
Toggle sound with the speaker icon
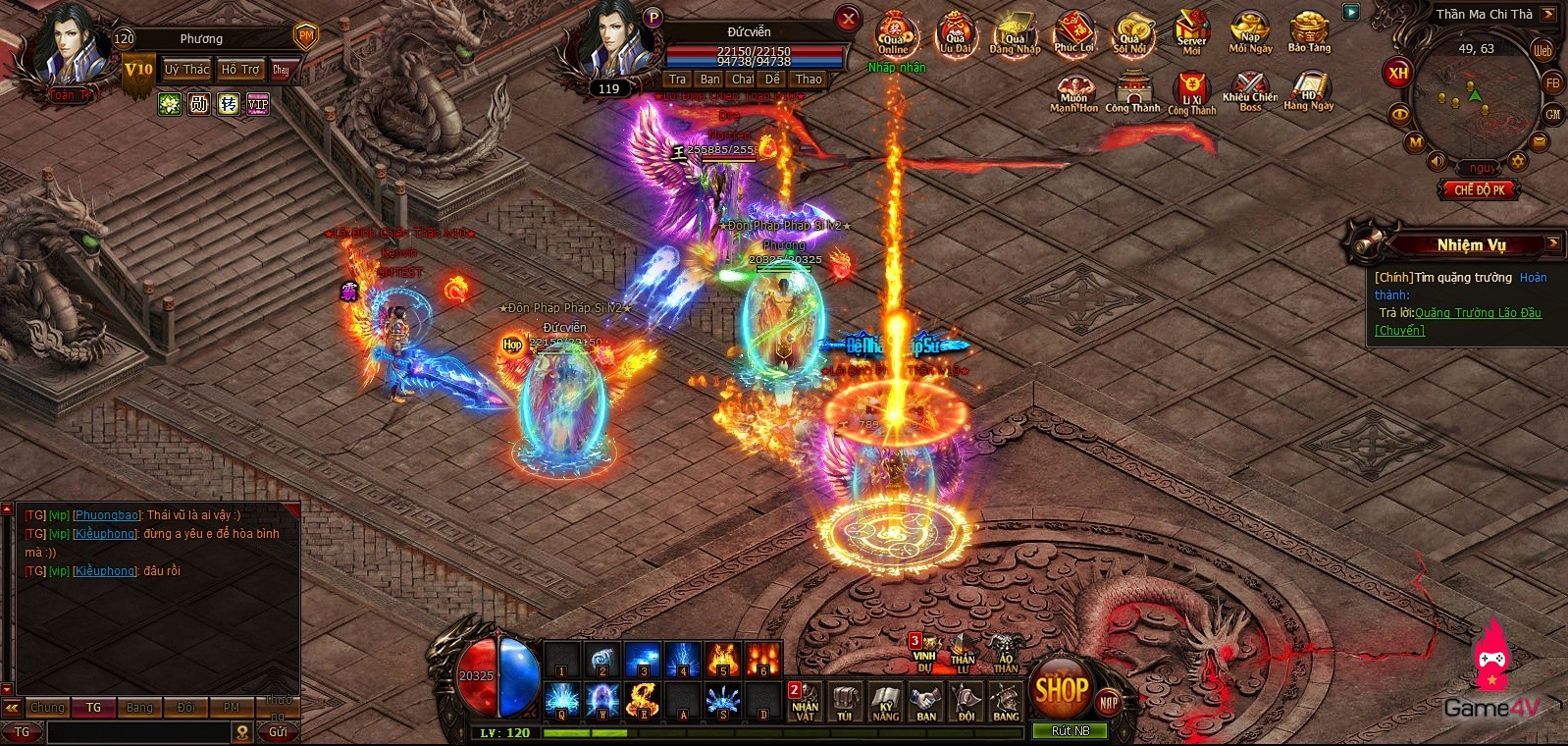pyautogui.click(x=1437, y=161)
